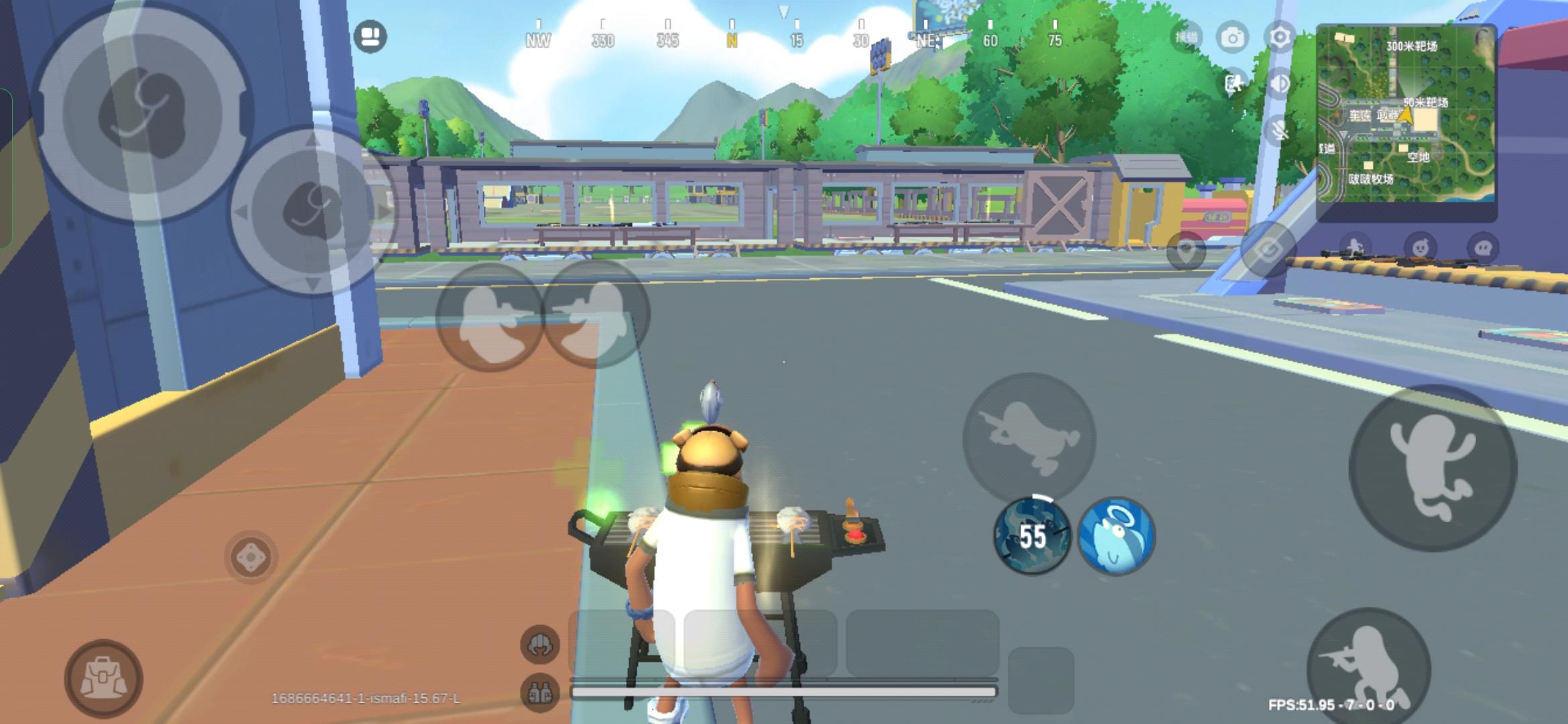Tap the reload icon showing 55 ammo
1568x724 pixels.
tap(1032, 536)
